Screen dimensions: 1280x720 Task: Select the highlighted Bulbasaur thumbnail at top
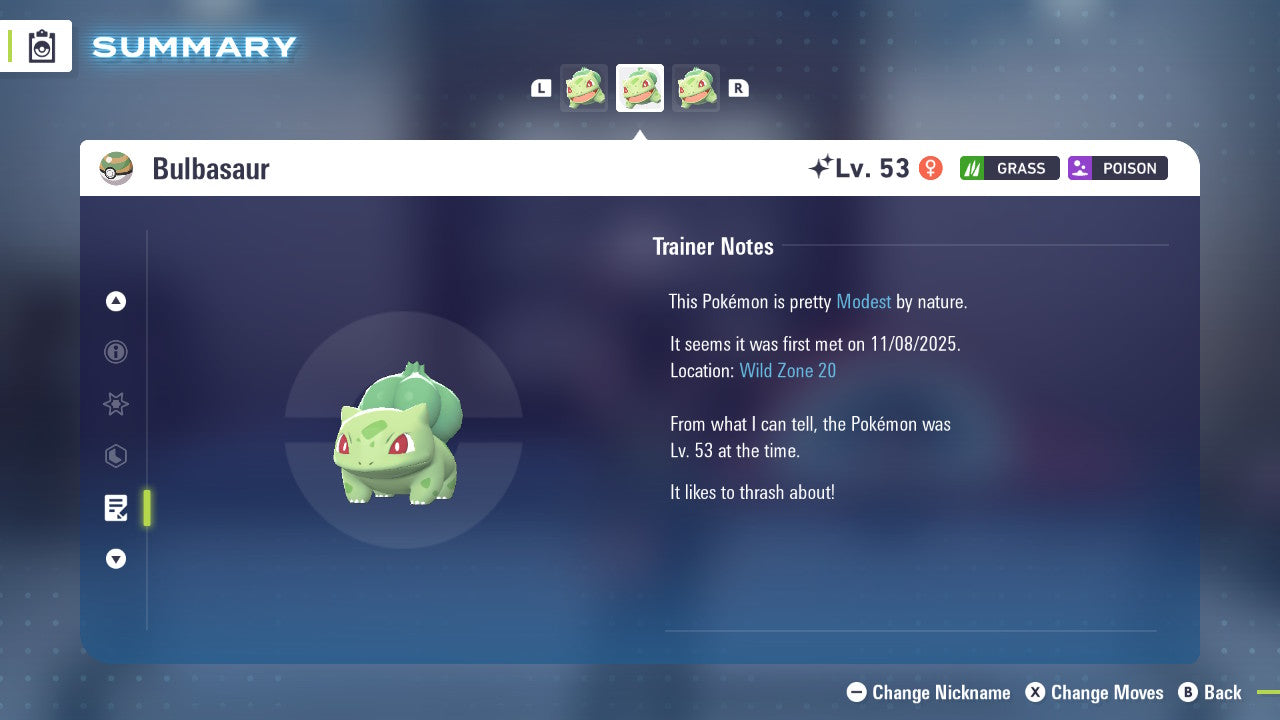640,87
